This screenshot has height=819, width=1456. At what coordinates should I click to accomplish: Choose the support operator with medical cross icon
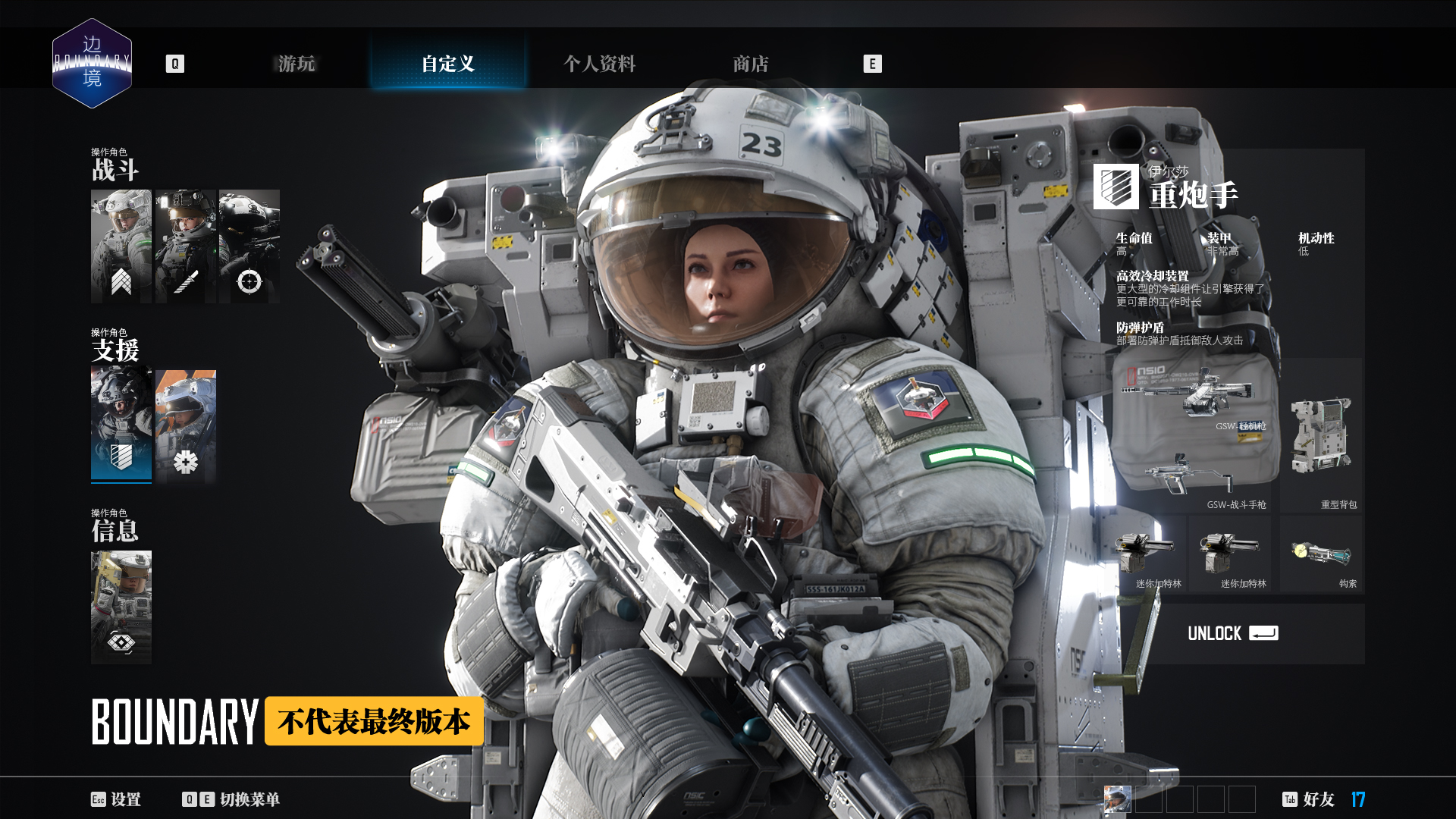[x=186, y=425]
